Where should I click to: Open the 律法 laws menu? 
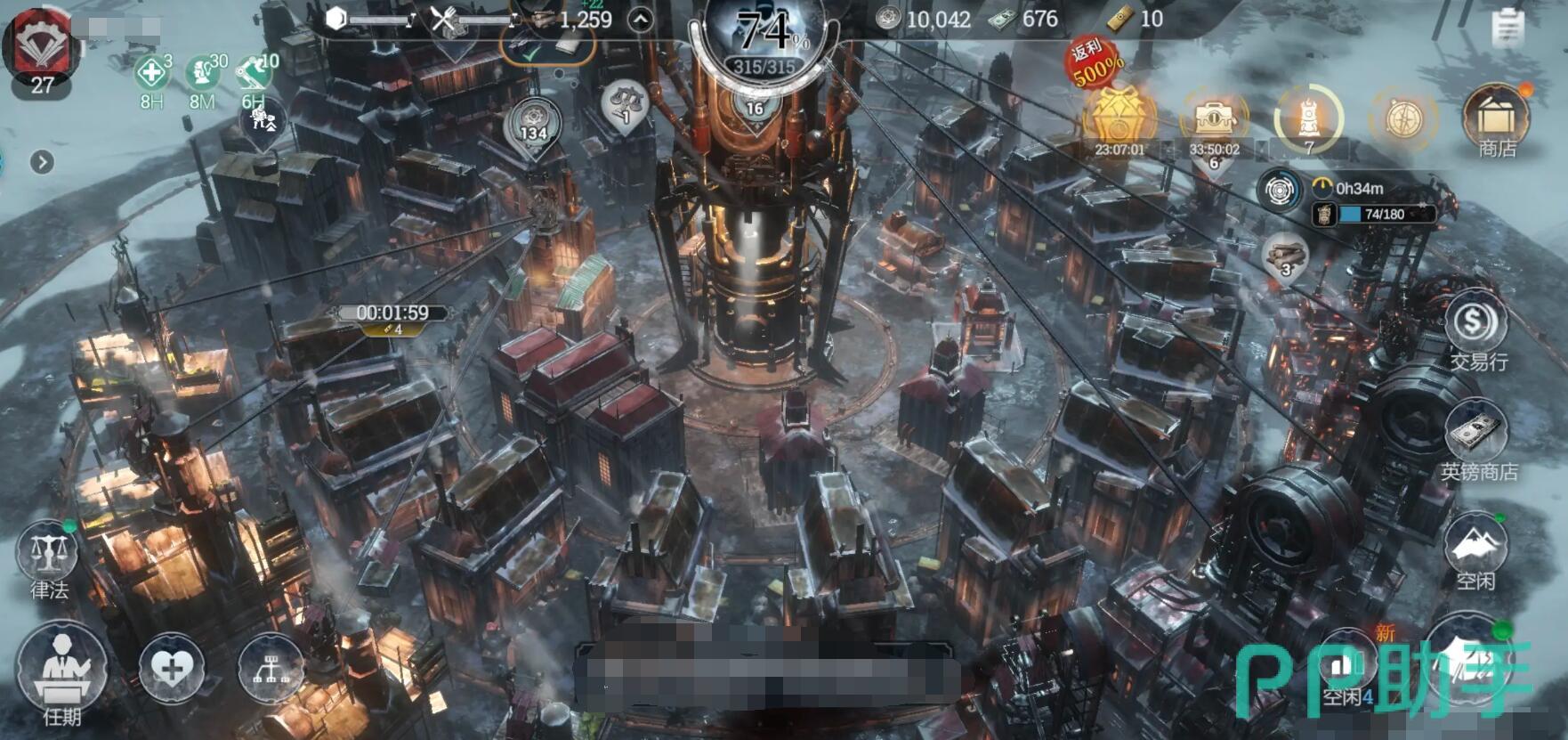click(47, 559)
